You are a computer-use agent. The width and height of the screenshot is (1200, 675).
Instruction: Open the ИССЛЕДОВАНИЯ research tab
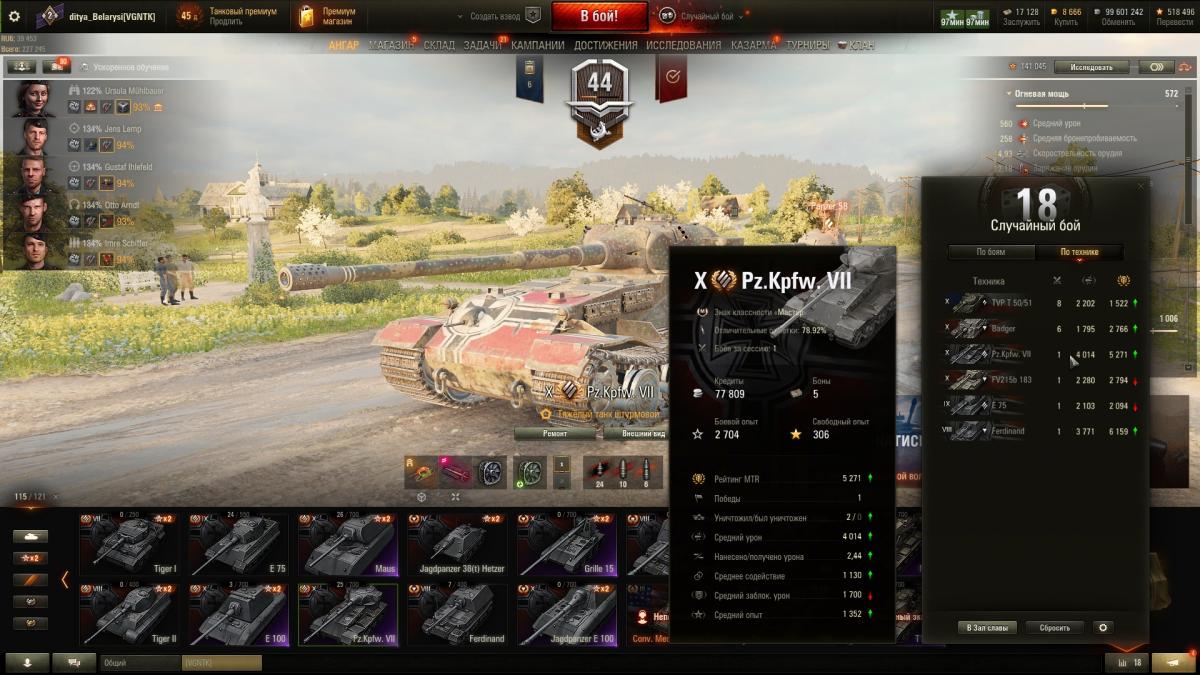(683, 45)
